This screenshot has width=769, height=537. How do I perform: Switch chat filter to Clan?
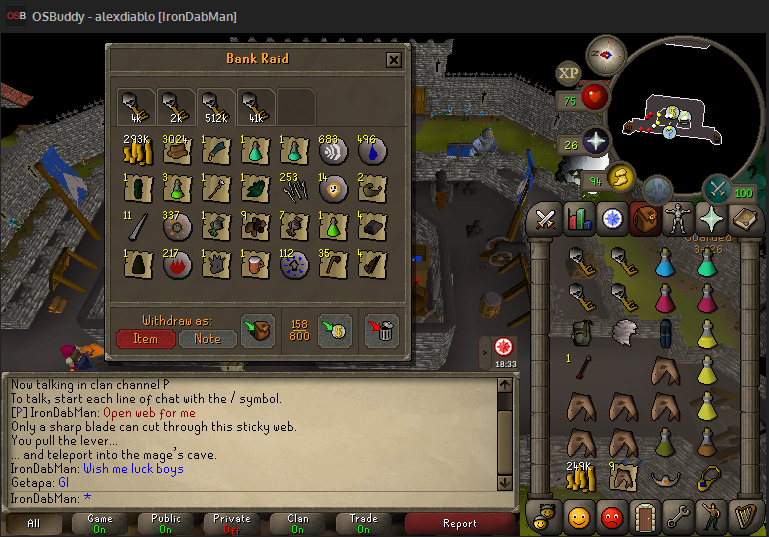point(298,523)
